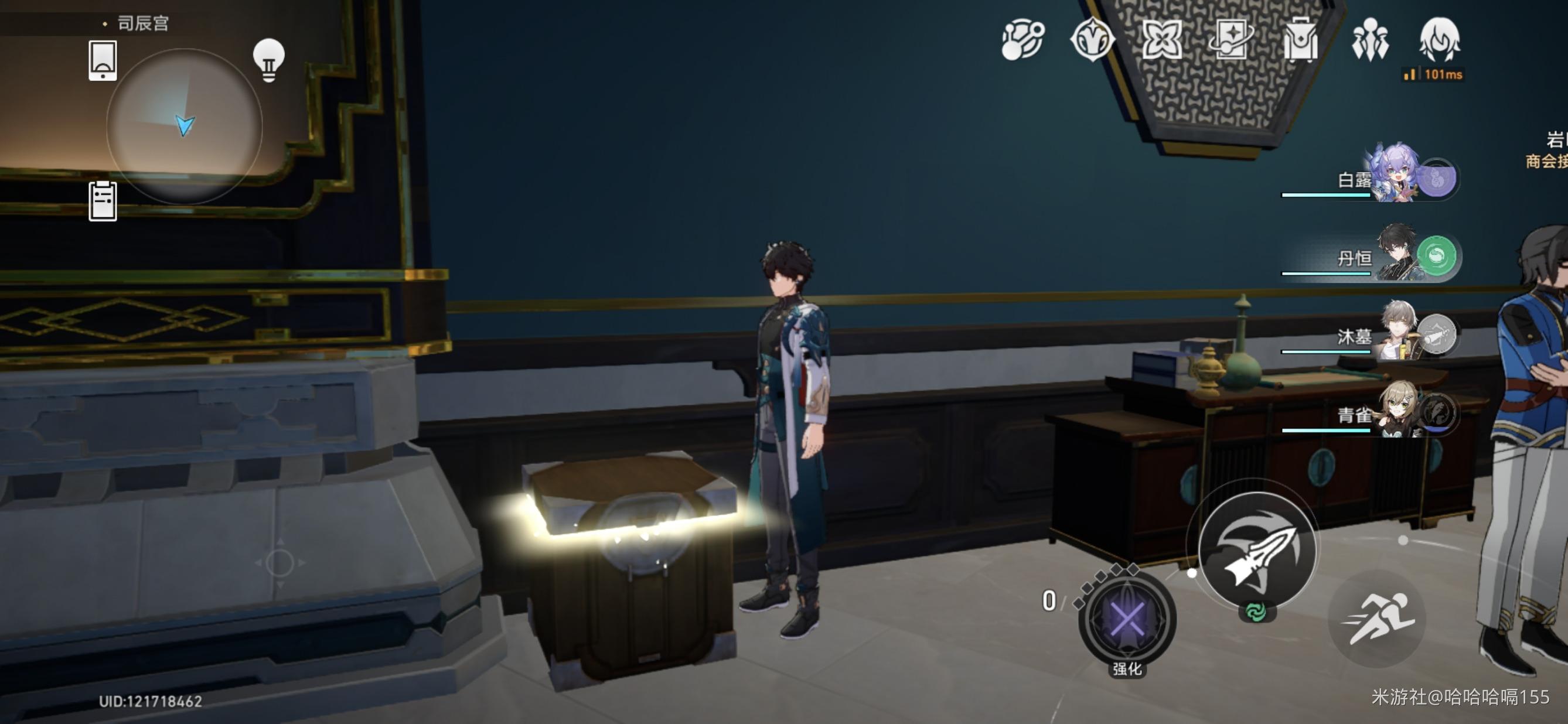
Task: Open the team lineup icon
Action: click(x=1369, y=40)
